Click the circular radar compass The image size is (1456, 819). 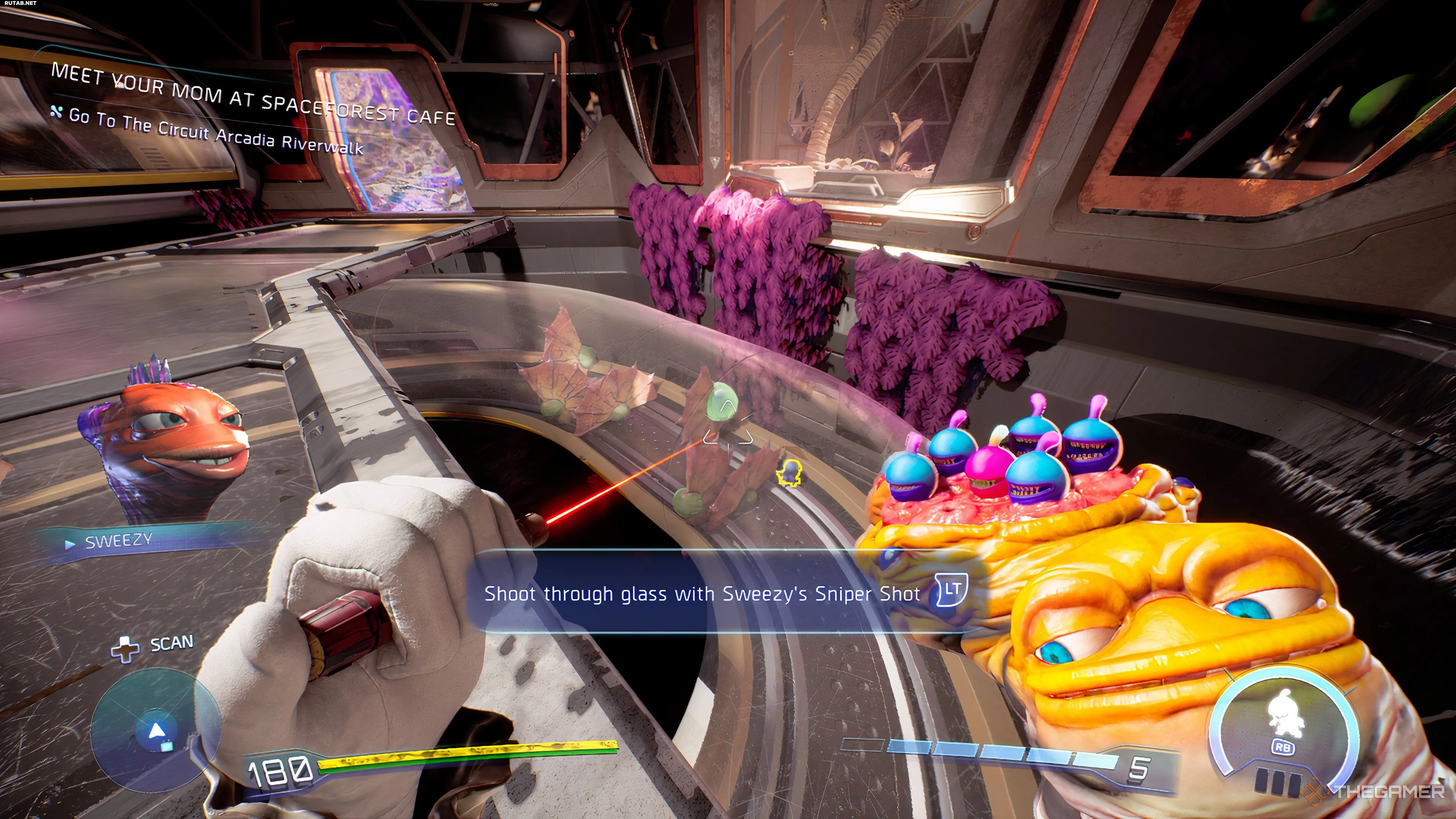click(x=155, y=729)
